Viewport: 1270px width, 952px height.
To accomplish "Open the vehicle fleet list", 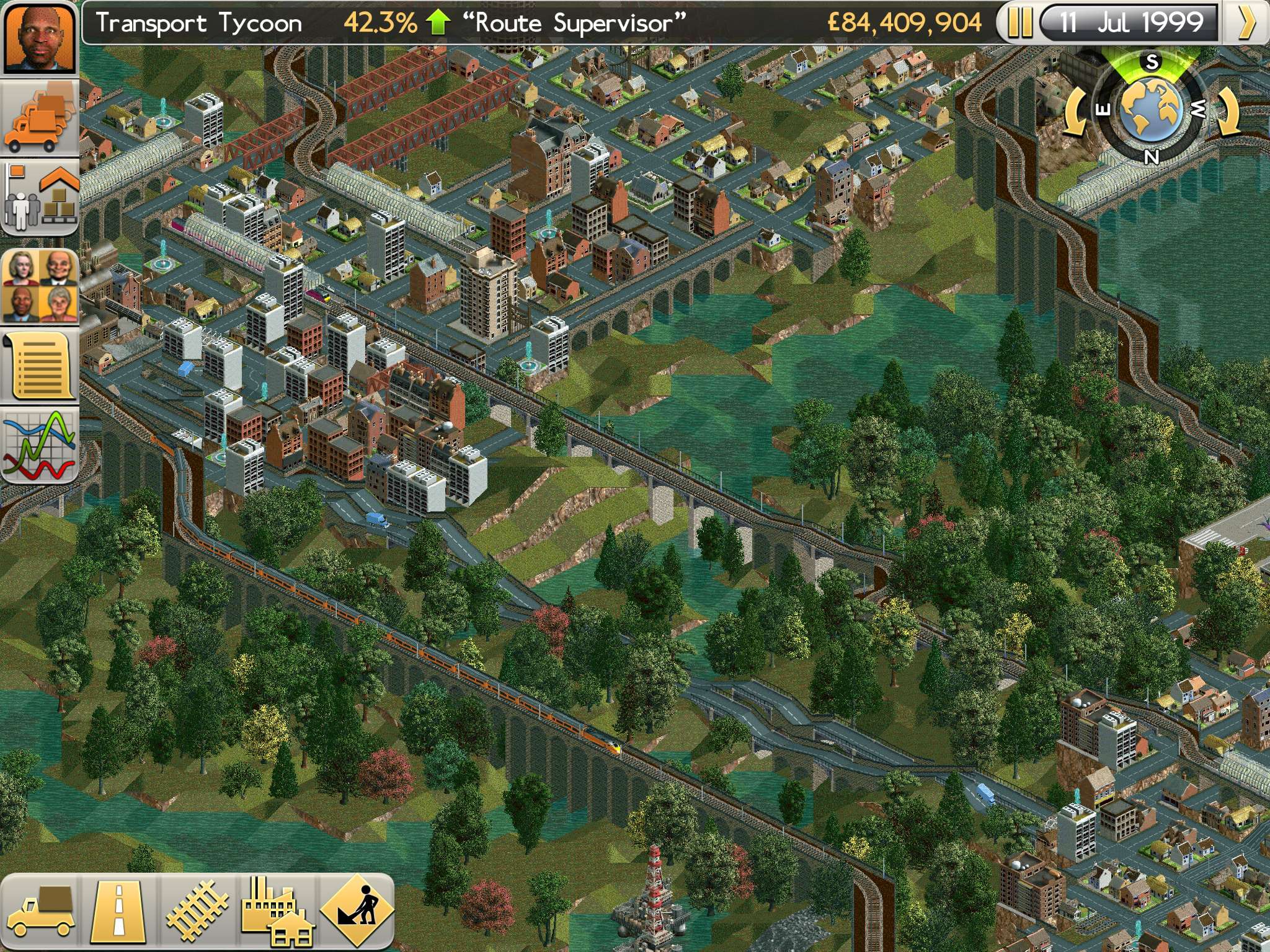I will [38, 118].
